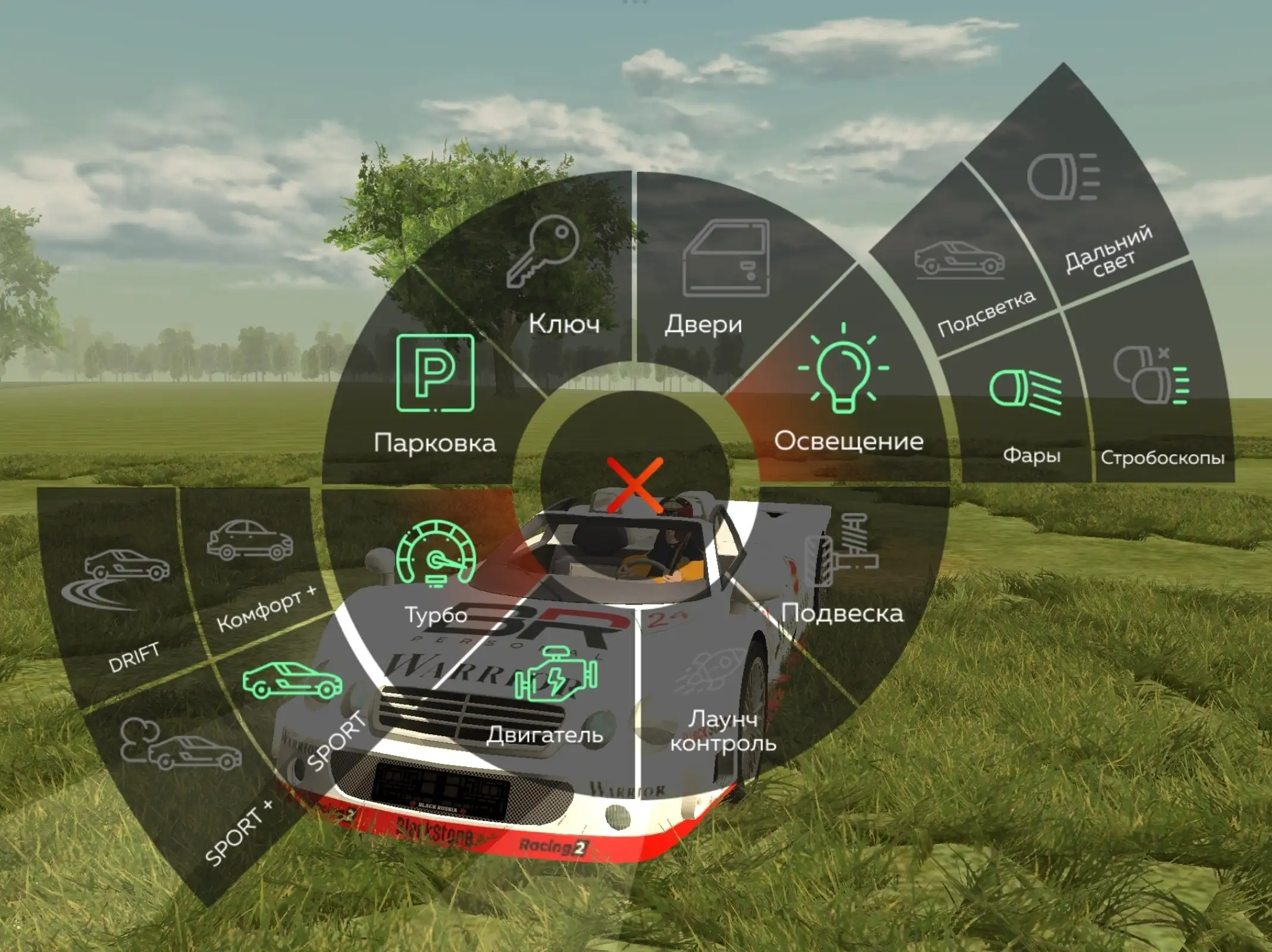Open the Освещение lighting submenu
The image size is (1272, 952).
[x=845, y=393]
